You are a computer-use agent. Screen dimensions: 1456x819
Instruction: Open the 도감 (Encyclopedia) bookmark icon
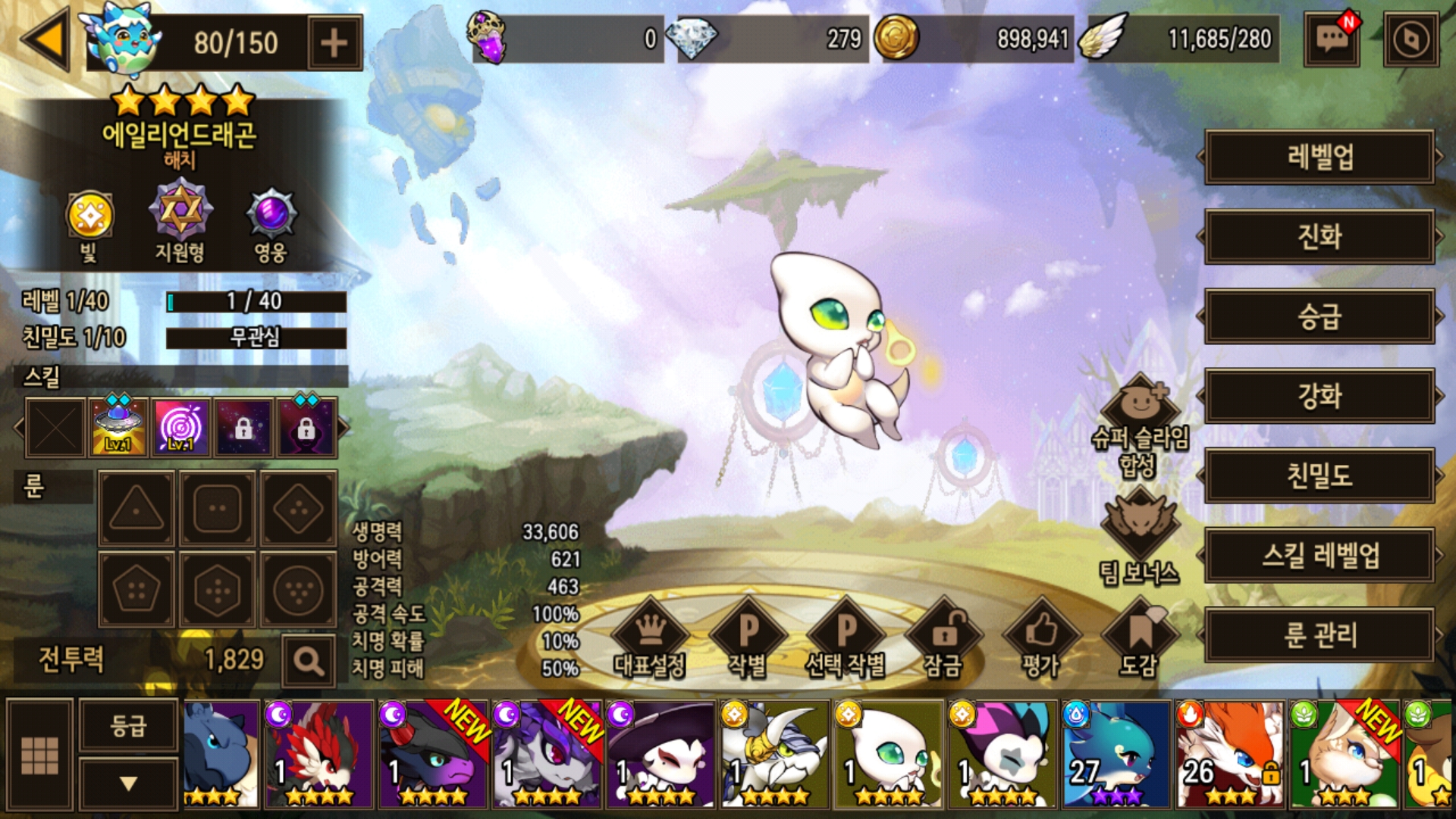coord(1138,637)
